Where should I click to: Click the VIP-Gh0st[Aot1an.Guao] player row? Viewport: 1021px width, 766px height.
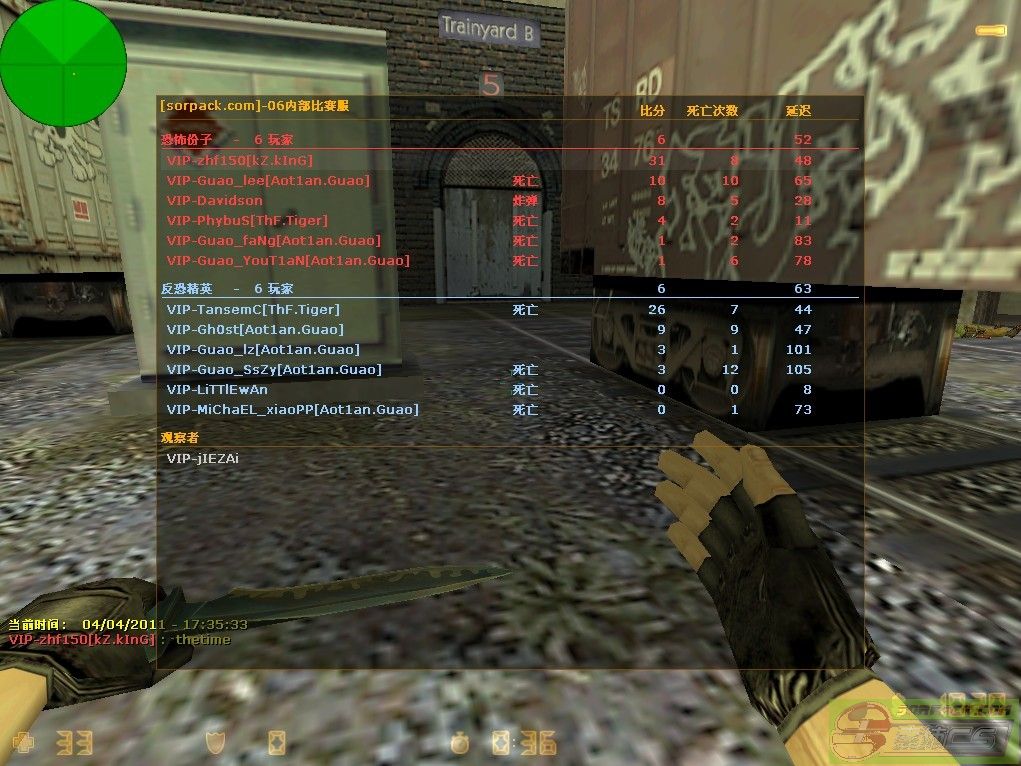[255, 329]
